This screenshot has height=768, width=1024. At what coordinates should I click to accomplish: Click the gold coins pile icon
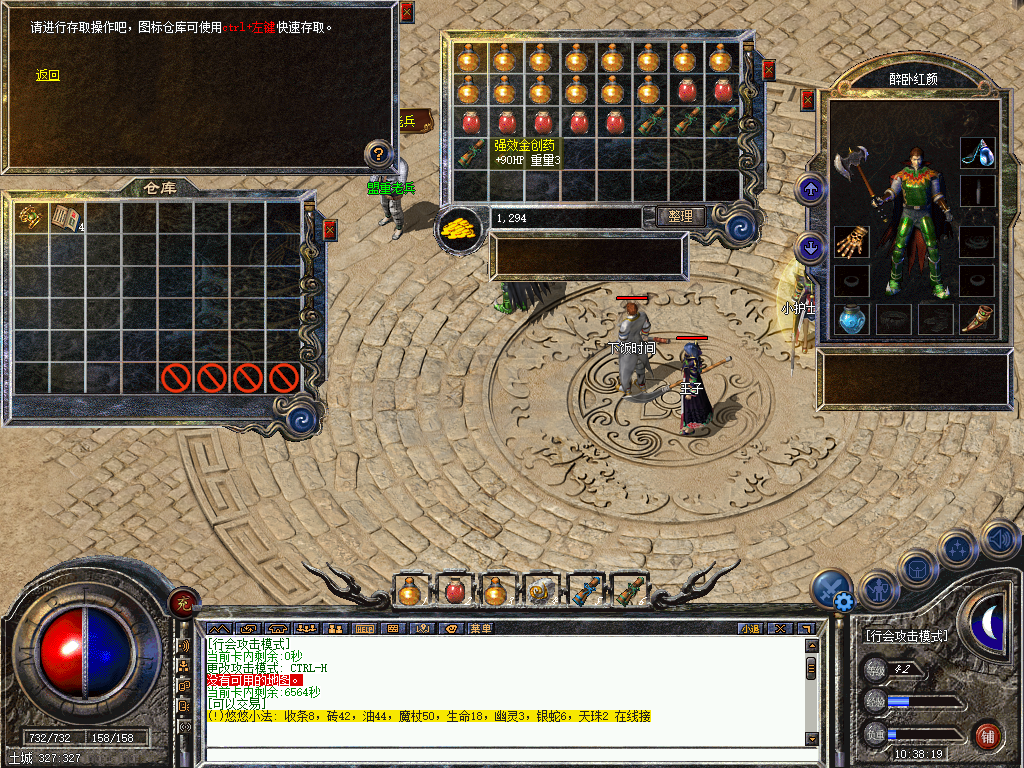pos(460,228)
